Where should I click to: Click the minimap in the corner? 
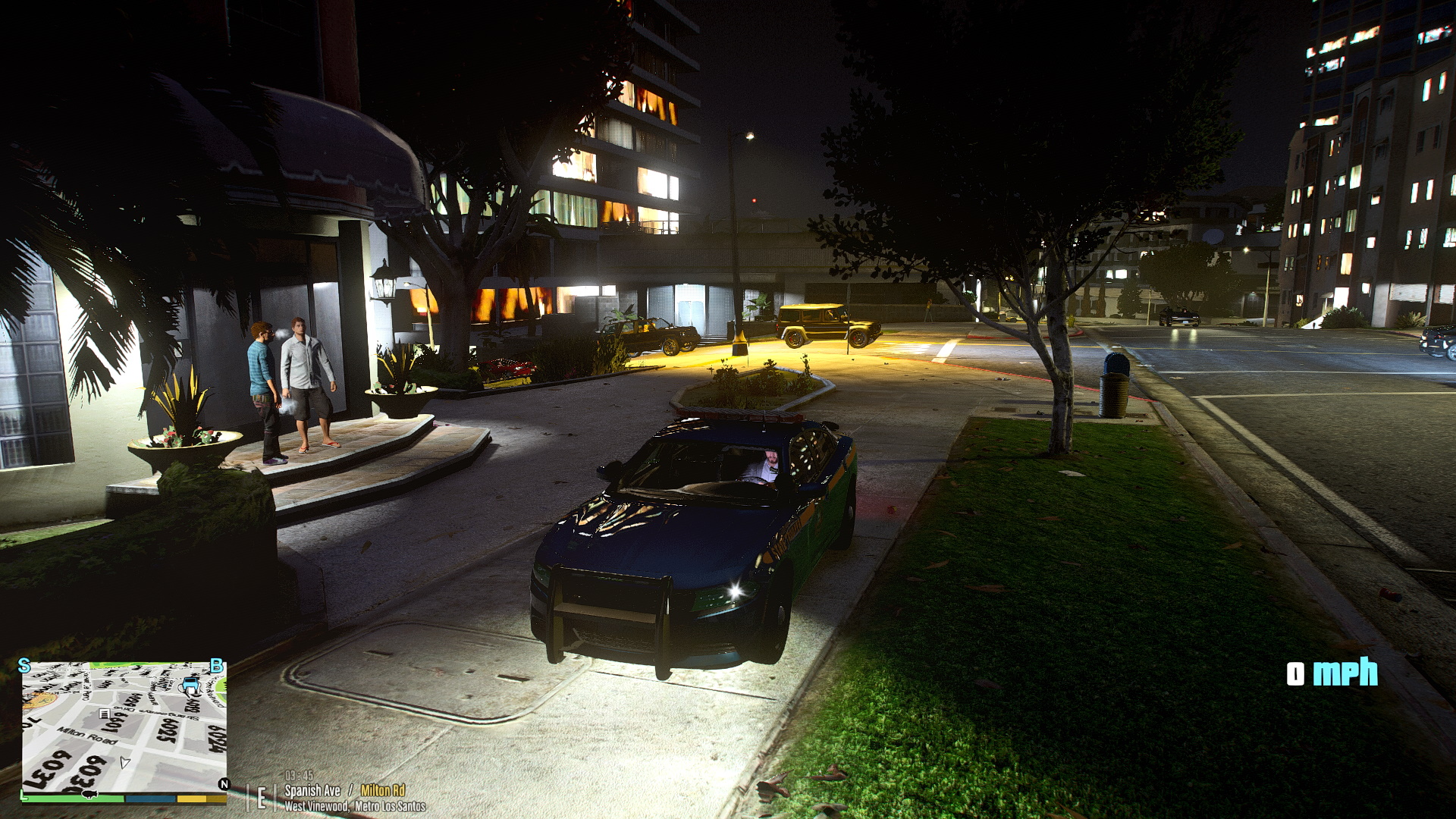coord(124,726)
